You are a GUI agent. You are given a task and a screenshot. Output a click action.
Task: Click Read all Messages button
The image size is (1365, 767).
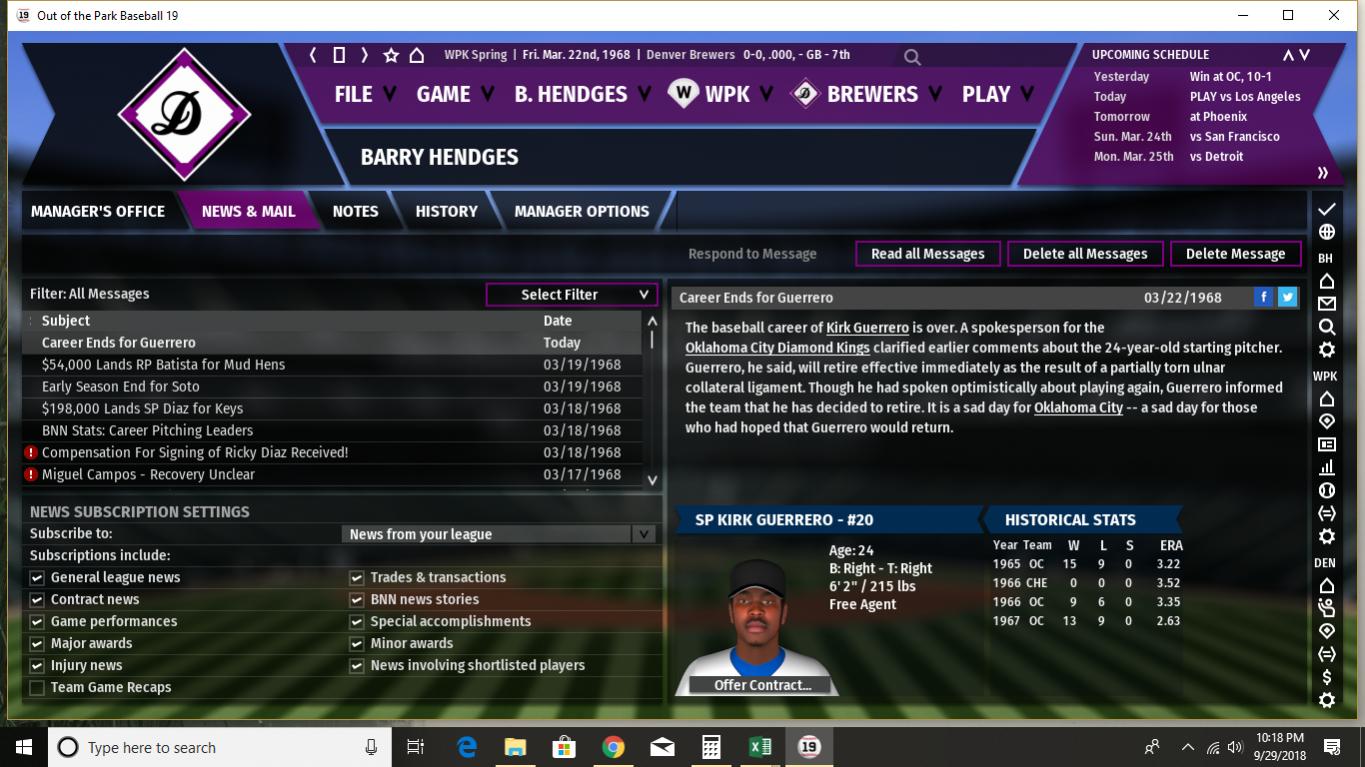point(927,254)
